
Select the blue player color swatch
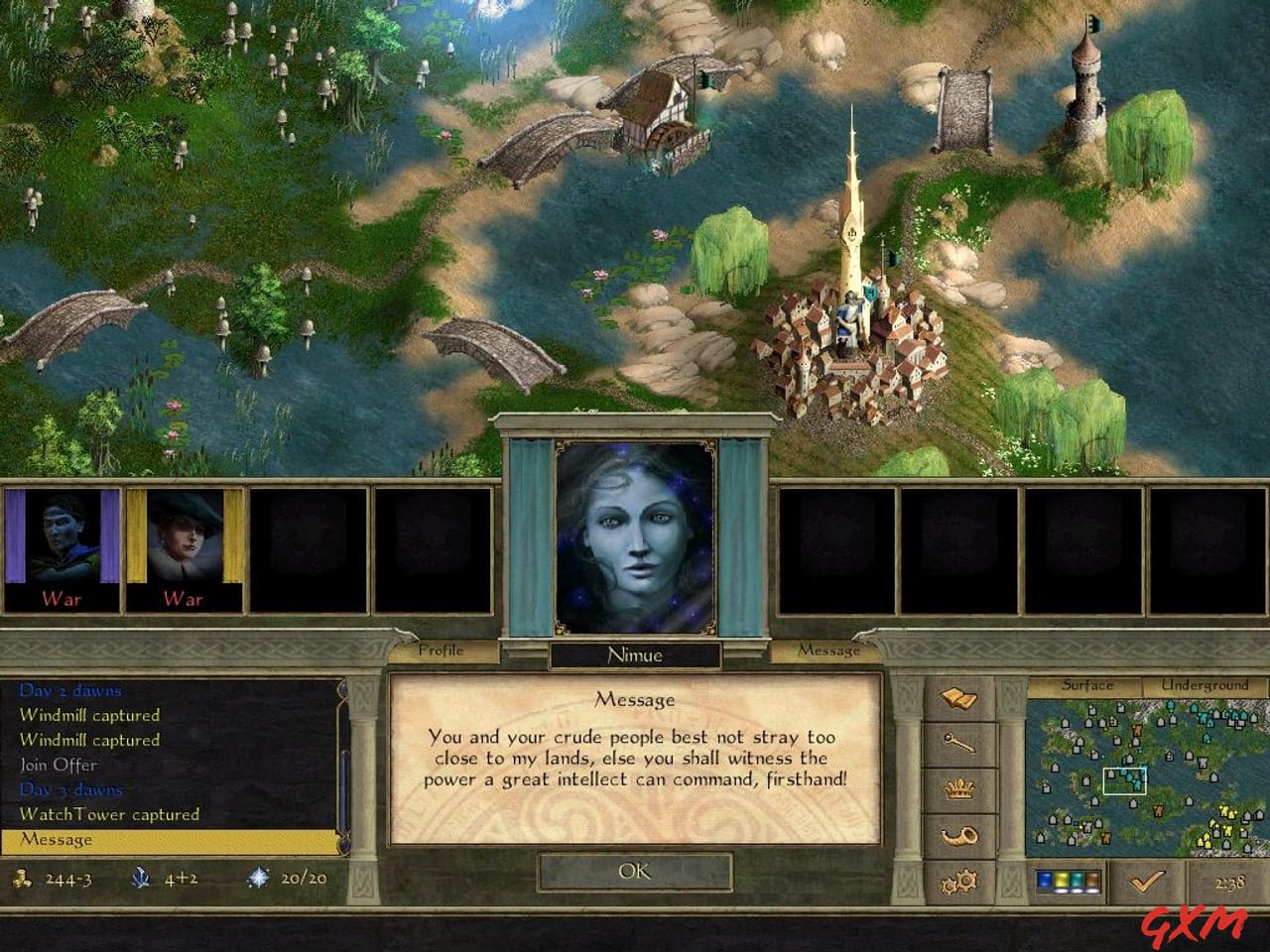1045,880
